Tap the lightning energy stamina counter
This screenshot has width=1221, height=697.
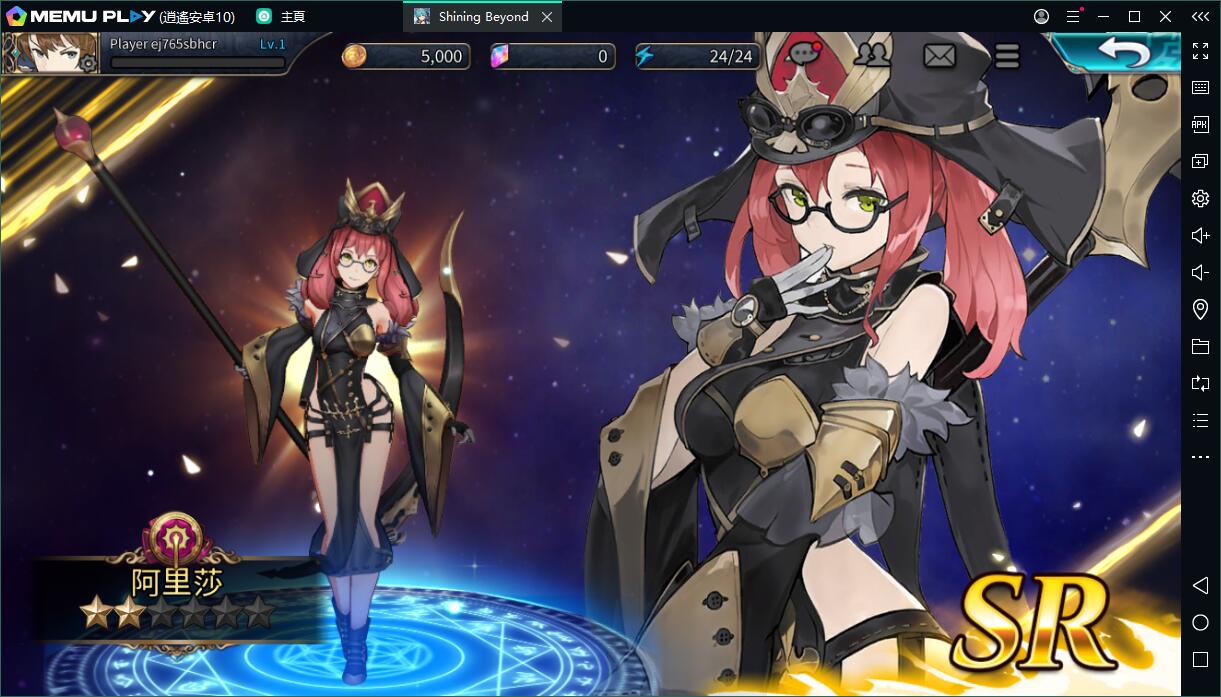point(696,56)
